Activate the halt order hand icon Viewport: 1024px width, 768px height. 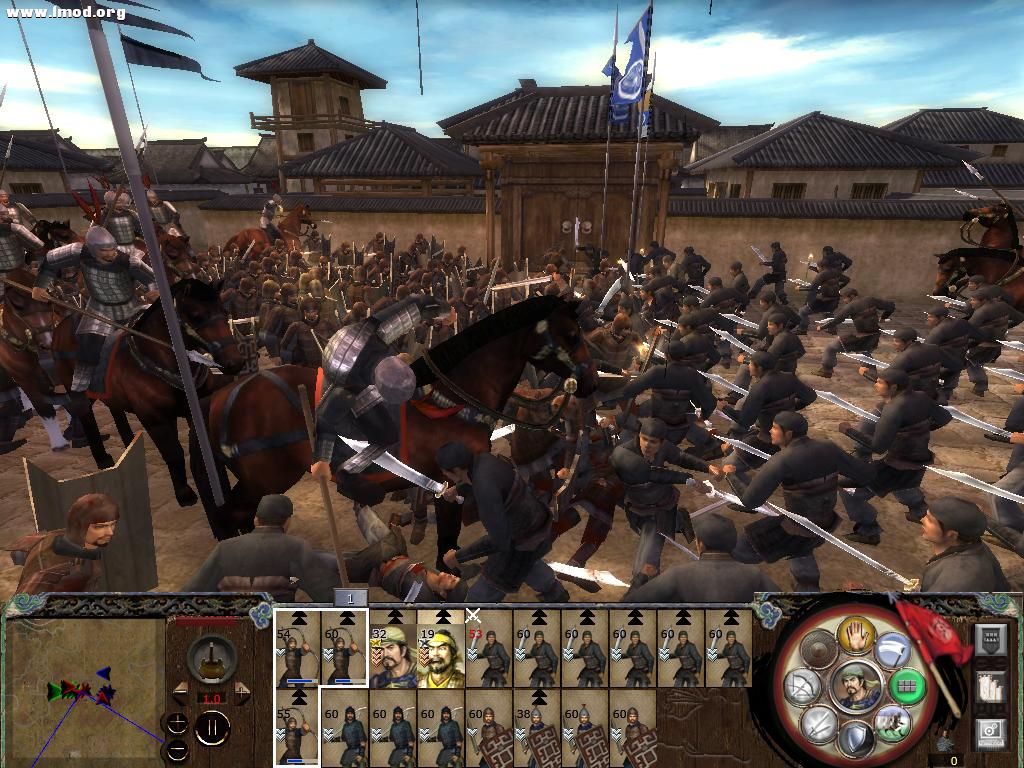click(x=857, y=632)
